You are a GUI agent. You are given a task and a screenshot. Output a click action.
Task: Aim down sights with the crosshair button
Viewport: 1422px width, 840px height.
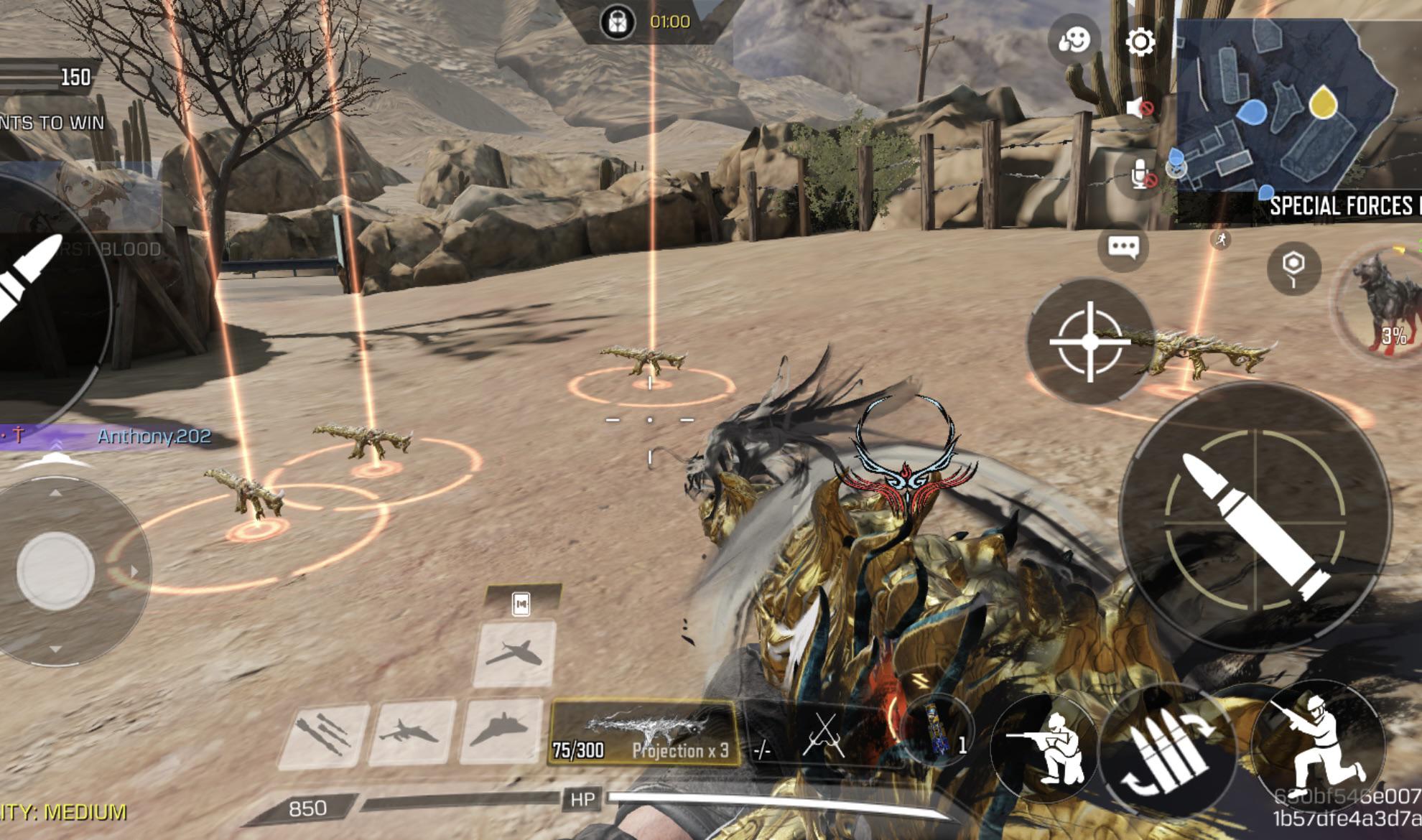point(1089,342)
